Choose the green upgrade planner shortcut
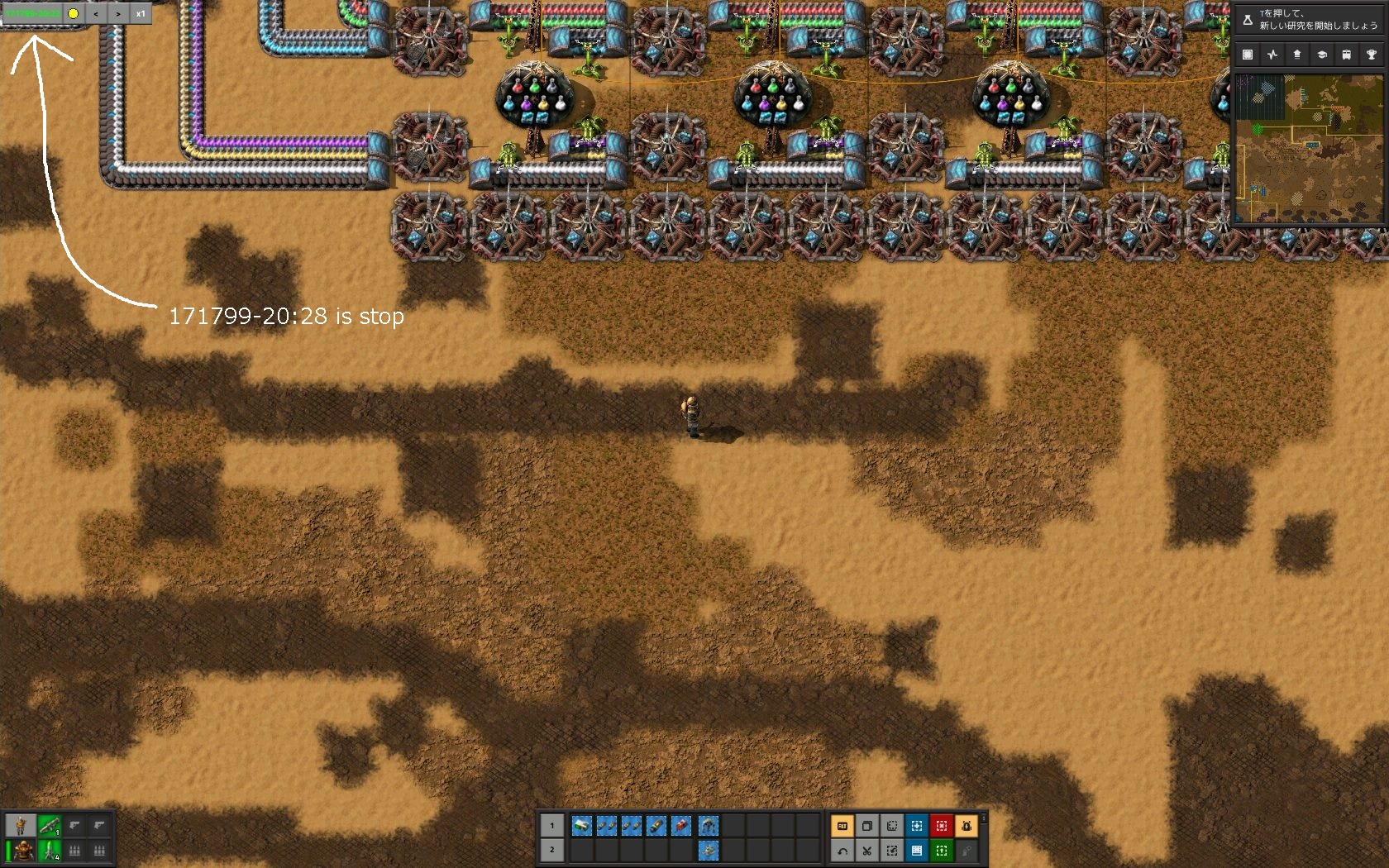The height and width of the screenshot is (868, 1389). pos(942,850)
